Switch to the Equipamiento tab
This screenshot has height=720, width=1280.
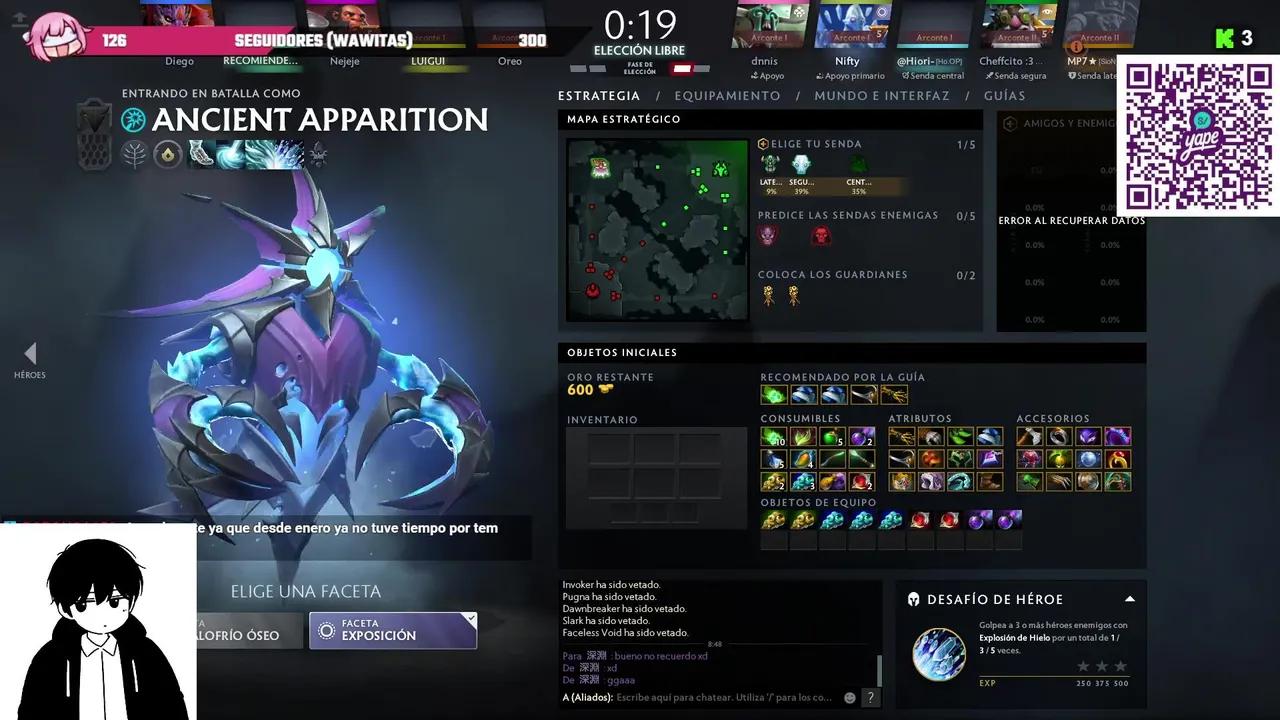[x=727, y=95]
